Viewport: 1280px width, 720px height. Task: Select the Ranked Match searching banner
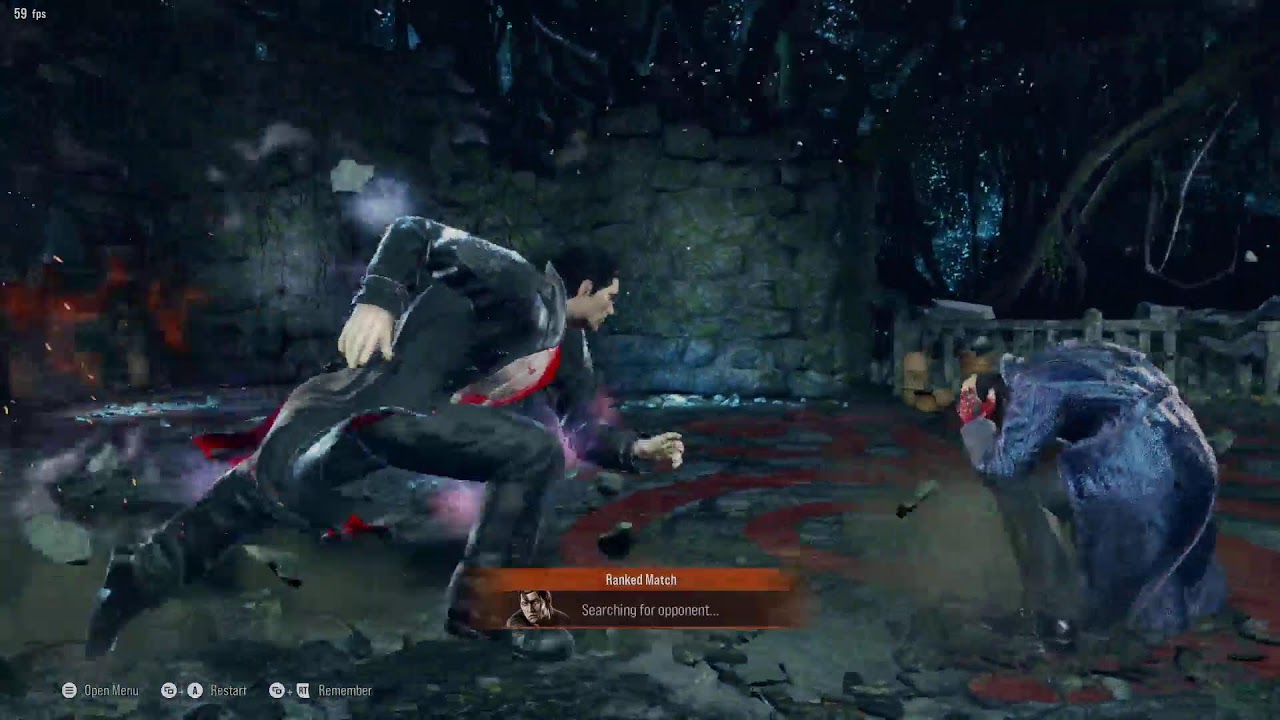pos(641,598)
